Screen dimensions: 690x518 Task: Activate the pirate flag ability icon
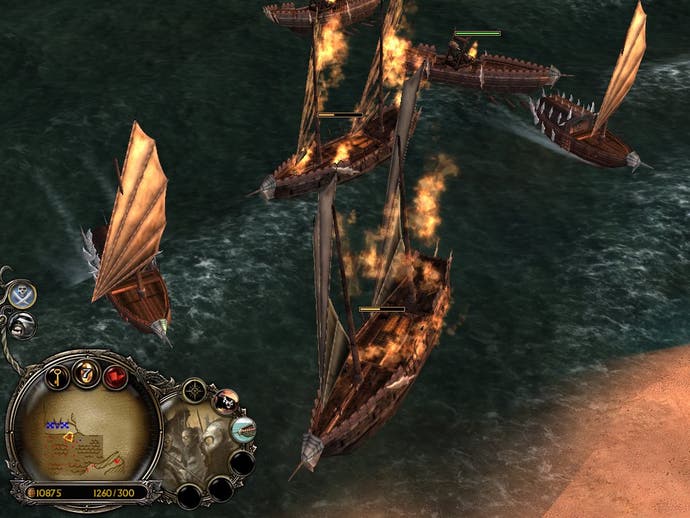coord(227,401)
